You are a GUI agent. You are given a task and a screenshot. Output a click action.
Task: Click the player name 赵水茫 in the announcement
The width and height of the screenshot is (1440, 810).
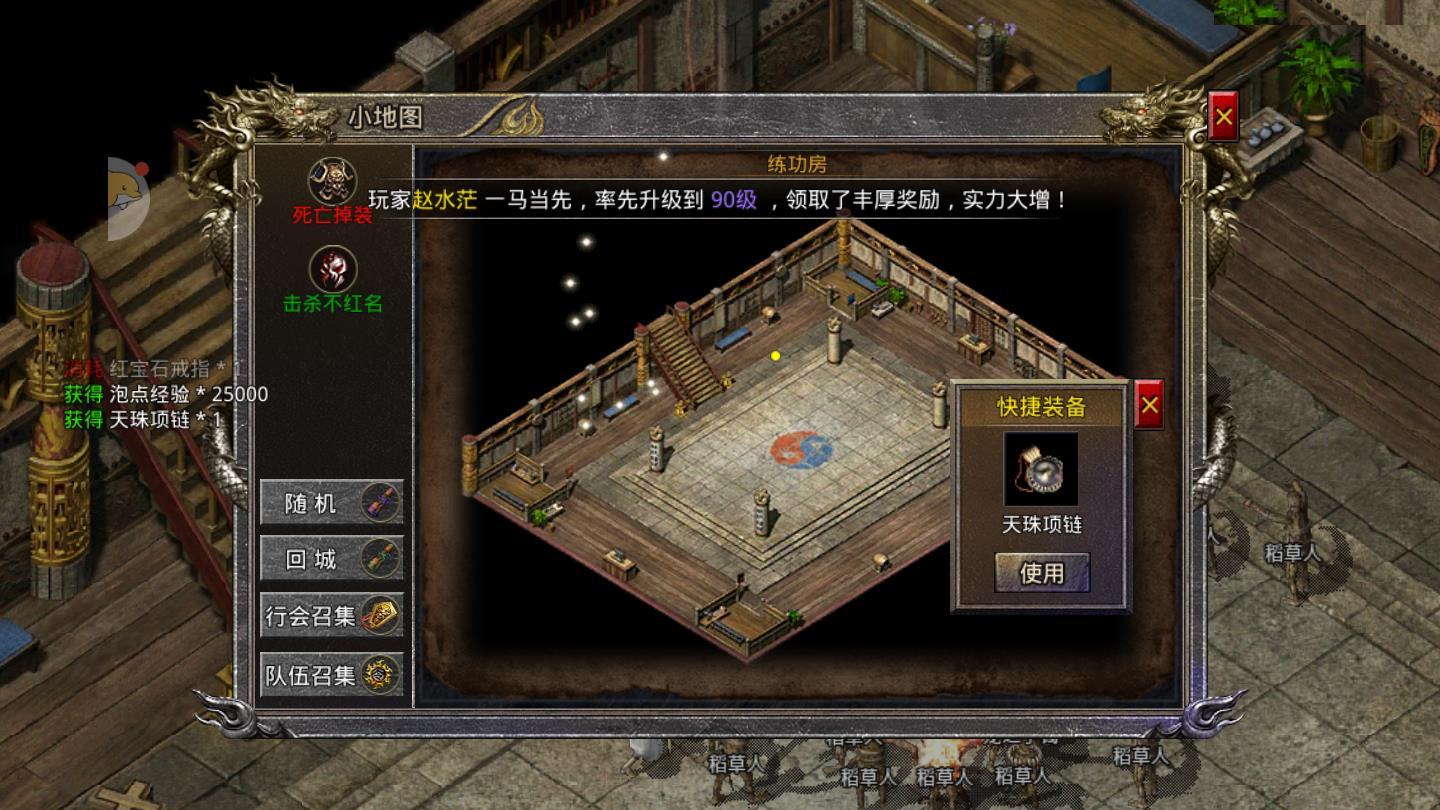coord(444,199)
